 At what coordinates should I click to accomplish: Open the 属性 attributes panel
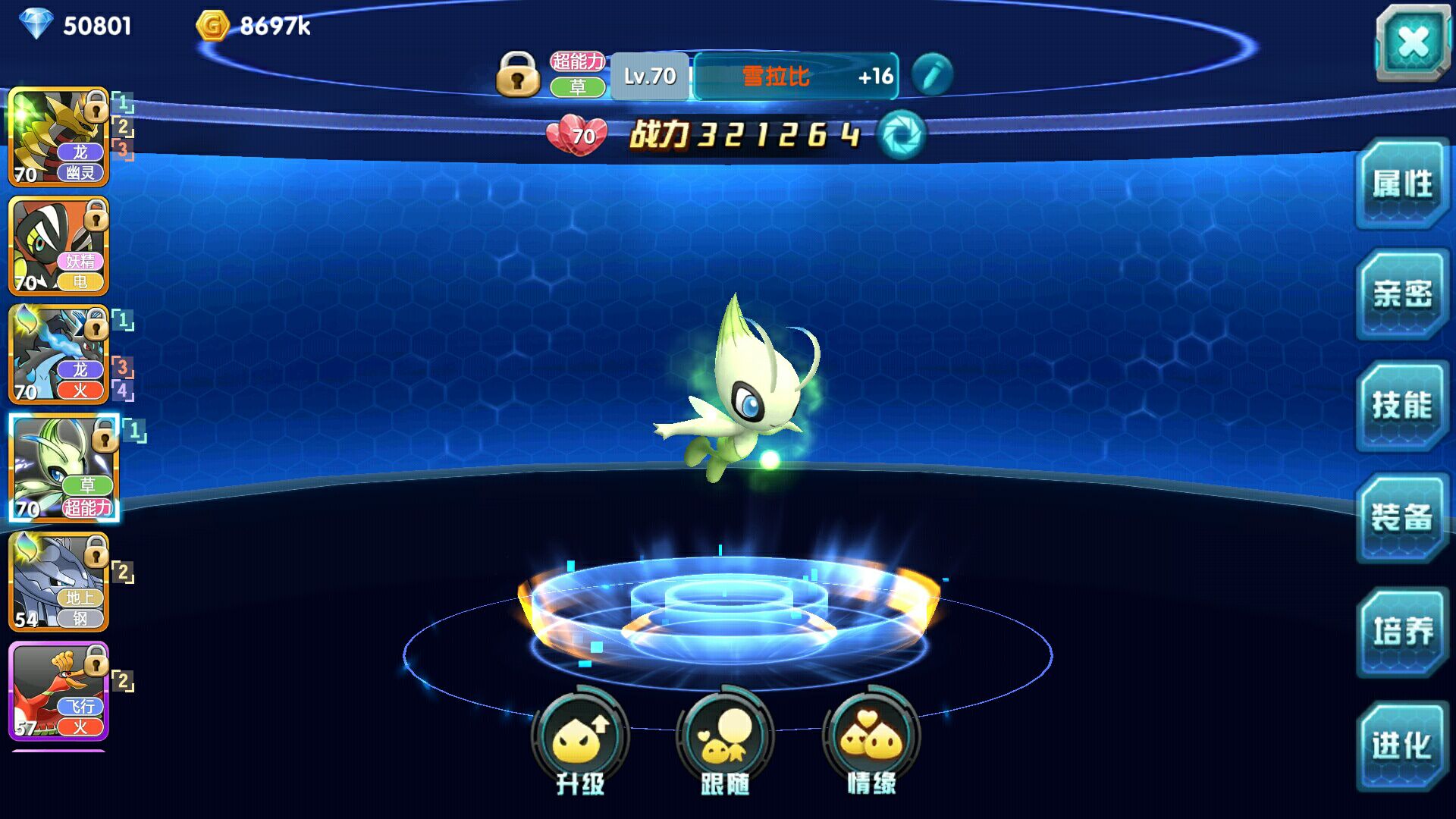click(x=1401, y=184)
